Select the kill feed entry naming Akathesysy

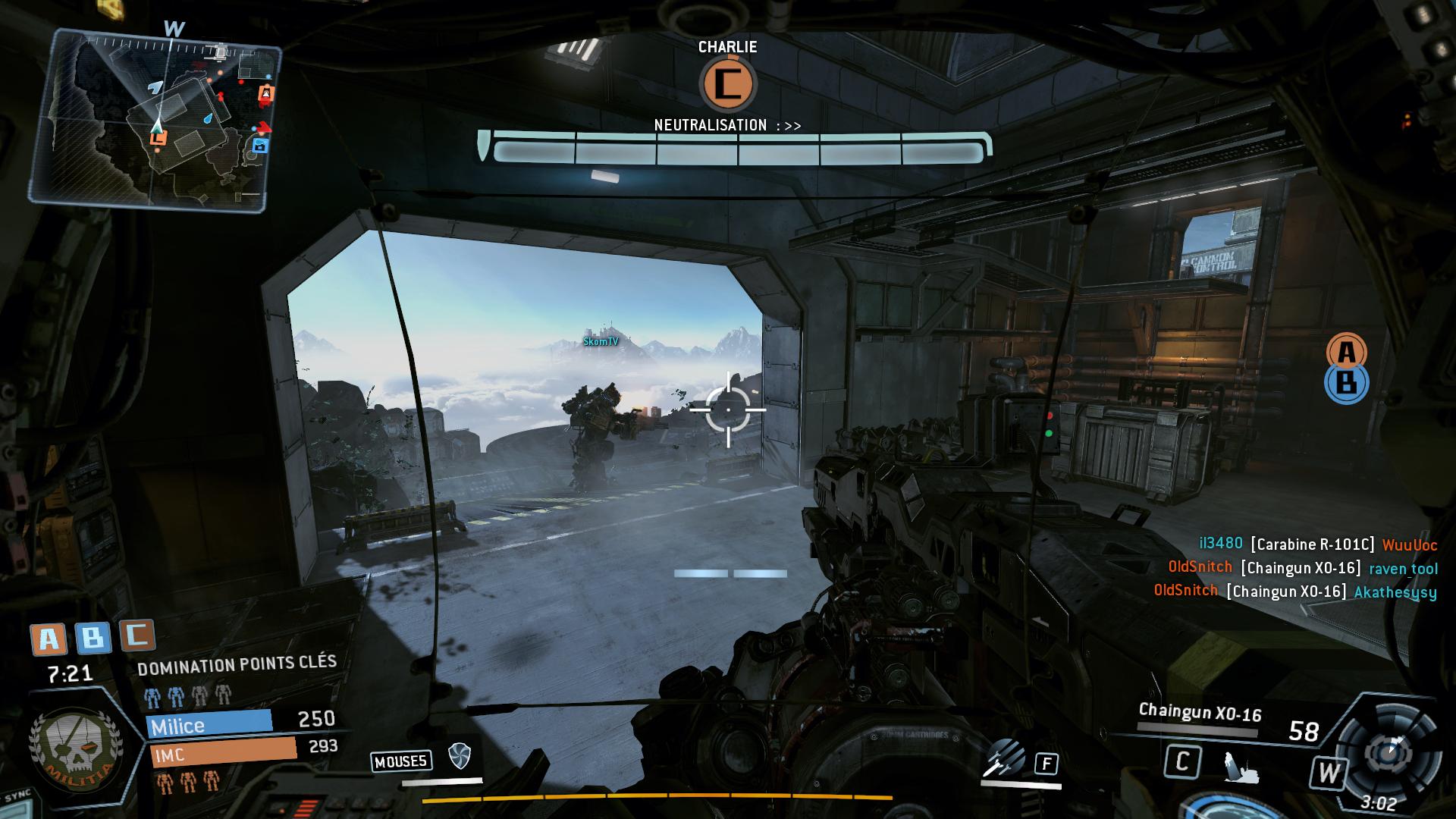1294,591
